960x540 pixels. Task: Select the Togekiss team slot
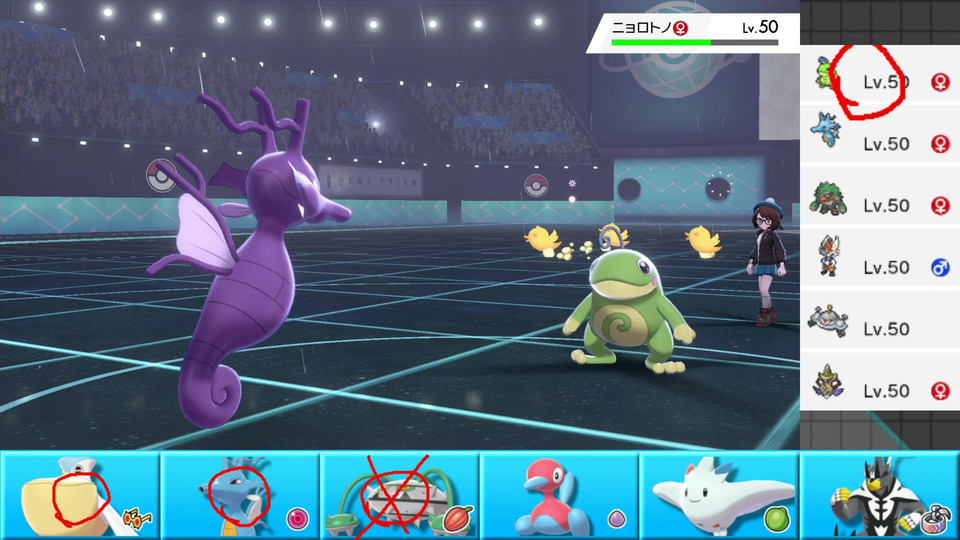[720, 495]
